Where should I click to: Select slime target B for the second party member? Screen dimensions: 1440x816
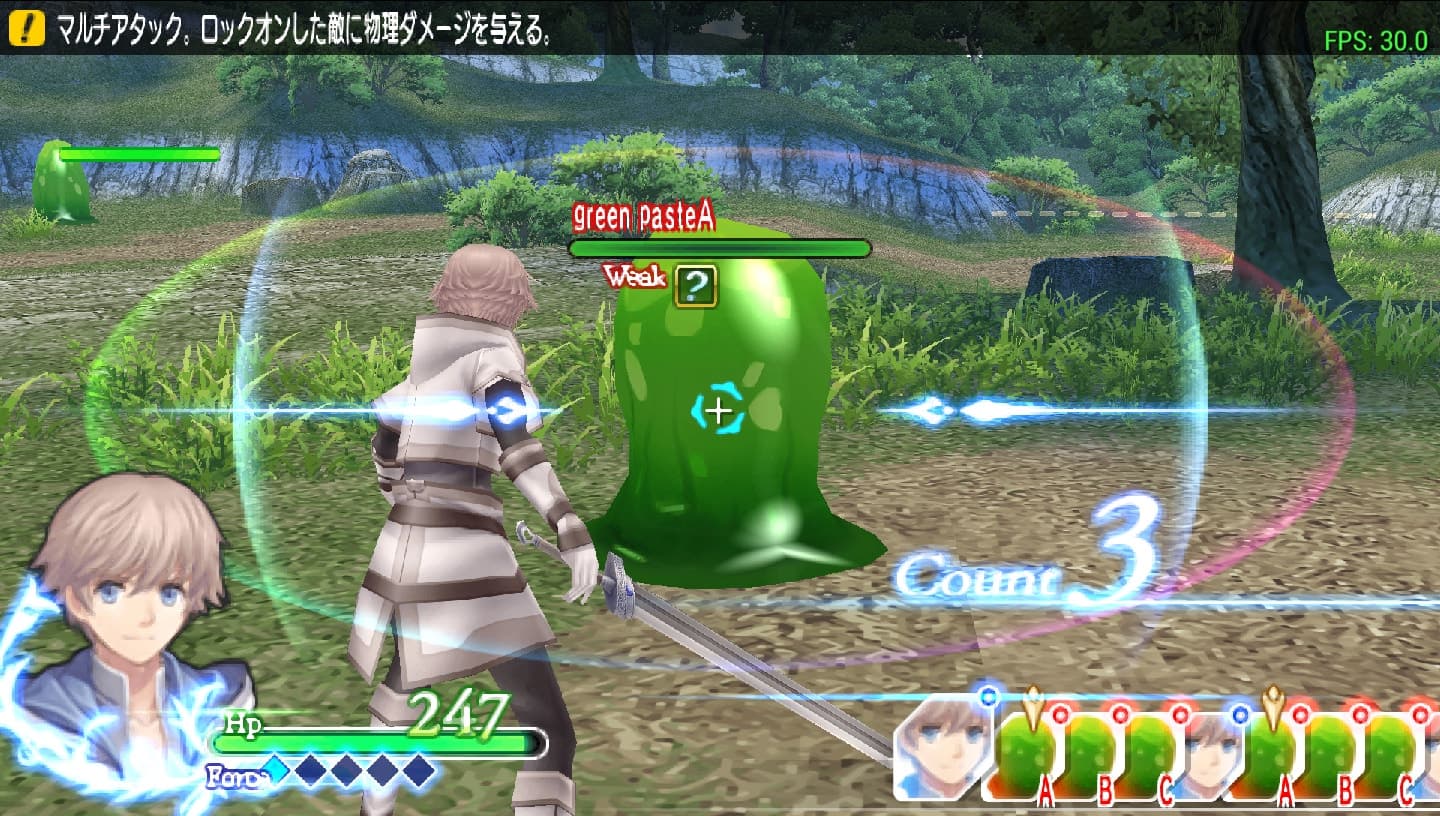pos(1331,750)
